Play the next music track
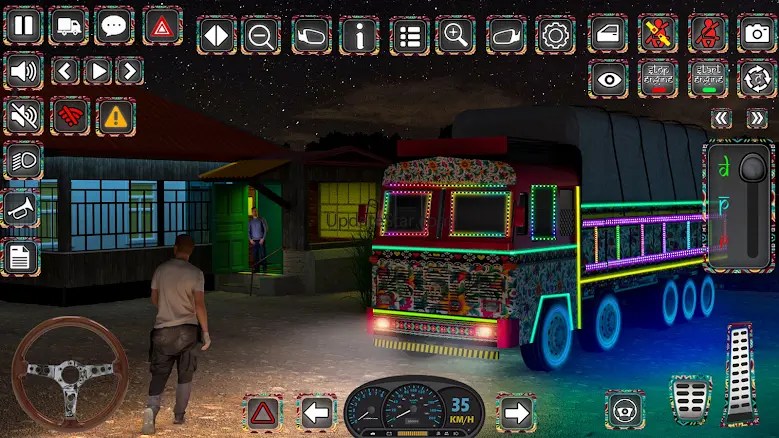Viewport: 779px width, 438px height. [x=128, y=71]
